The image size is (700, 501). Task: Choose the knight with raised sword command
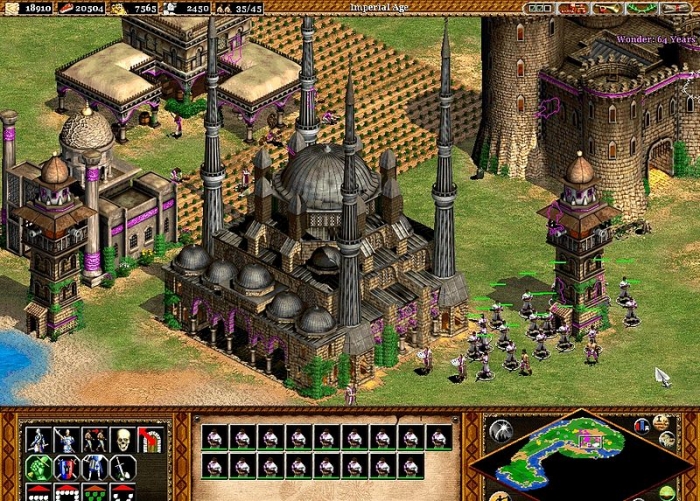click(x=67, y=440)
